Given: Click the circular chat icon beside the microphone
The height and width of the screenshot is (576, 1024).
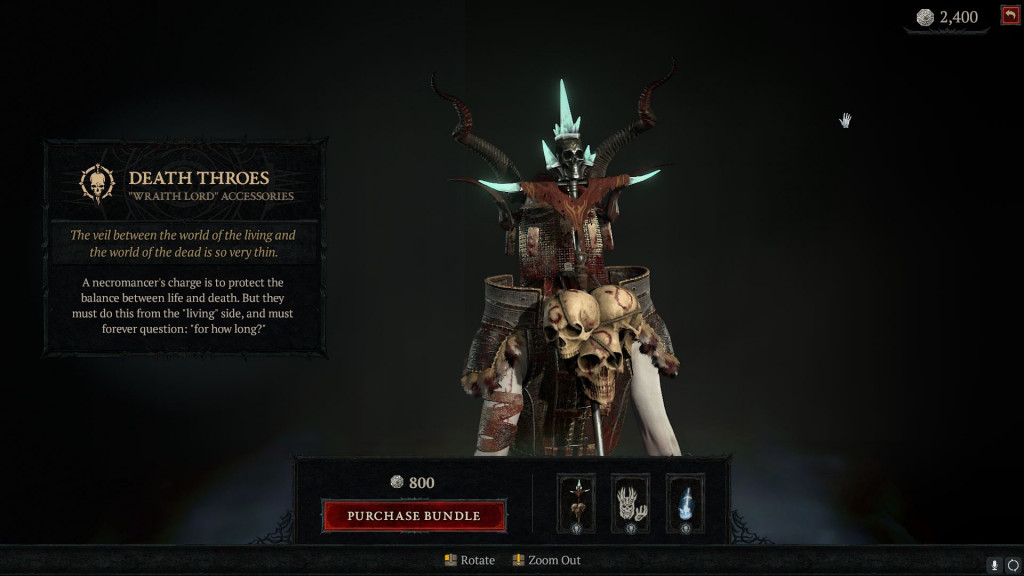Looking at the screenshot, I should tap(1013, 565).
